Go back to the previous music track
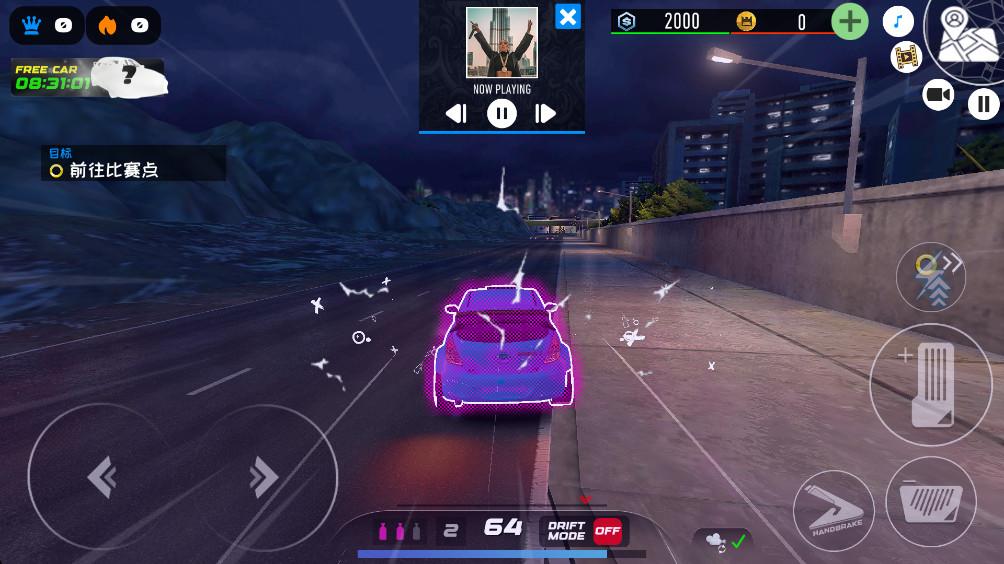Screen dimensions: 1004x564 point(457,113)
